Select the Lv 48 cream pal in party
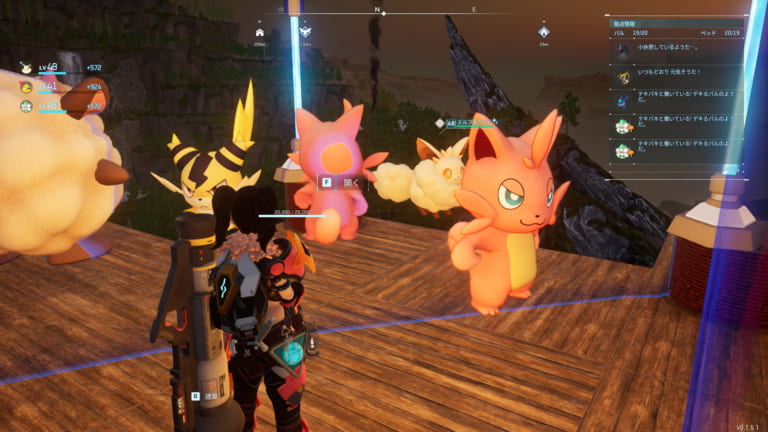 pos(27,68)
